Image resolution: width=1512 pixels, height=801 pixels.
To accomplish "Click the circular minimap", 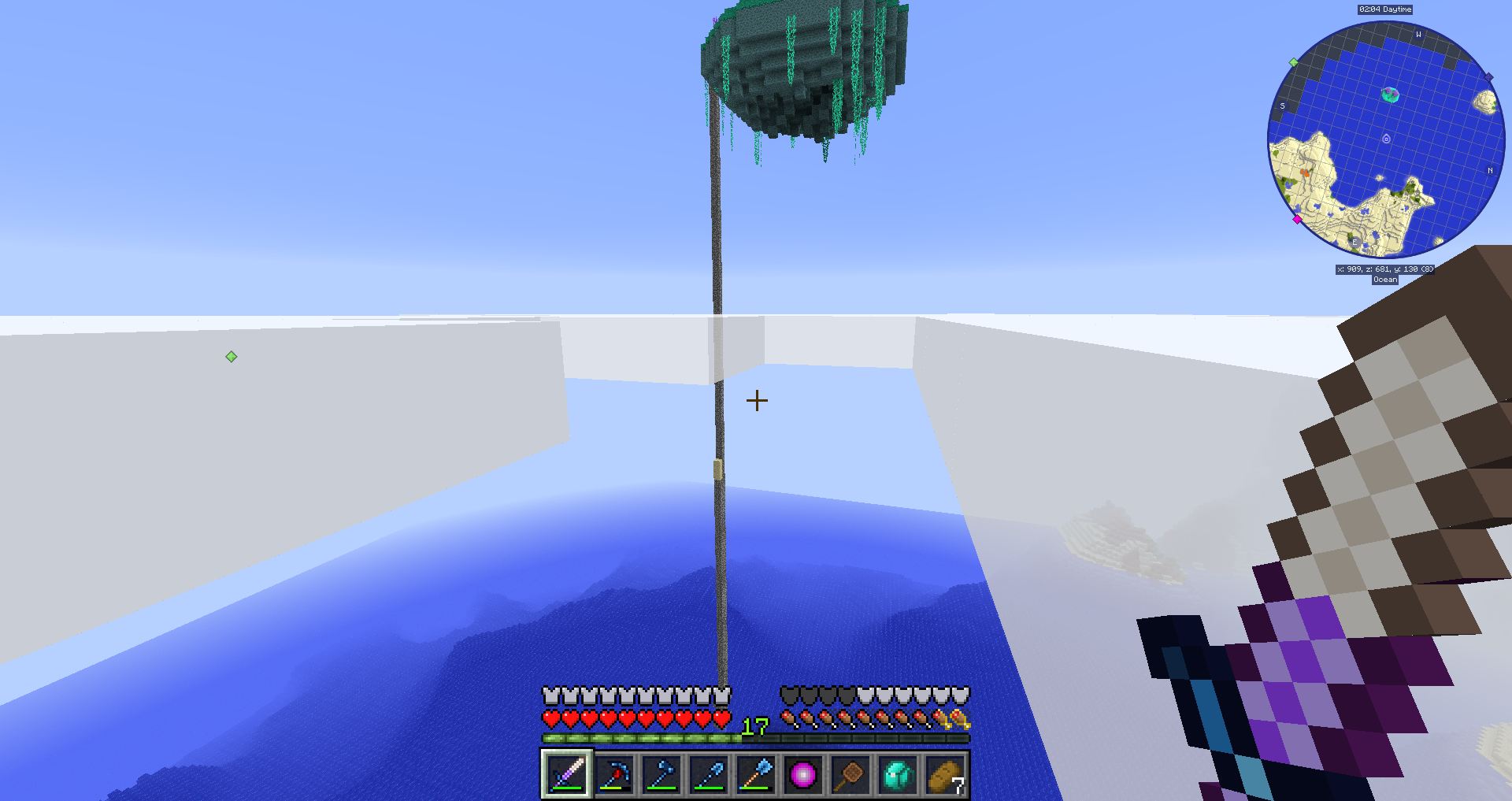I will coord(1385,140).
